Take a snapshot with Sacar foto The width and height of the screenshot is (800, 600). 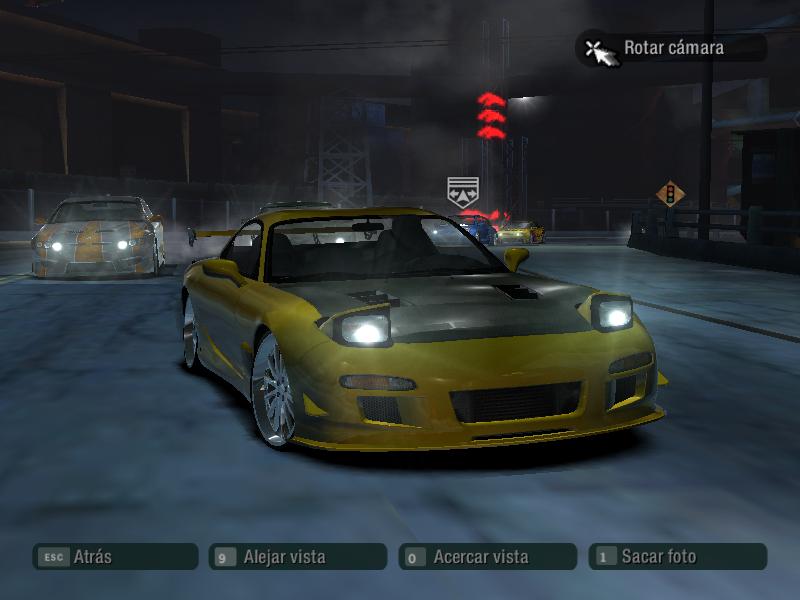677,557
